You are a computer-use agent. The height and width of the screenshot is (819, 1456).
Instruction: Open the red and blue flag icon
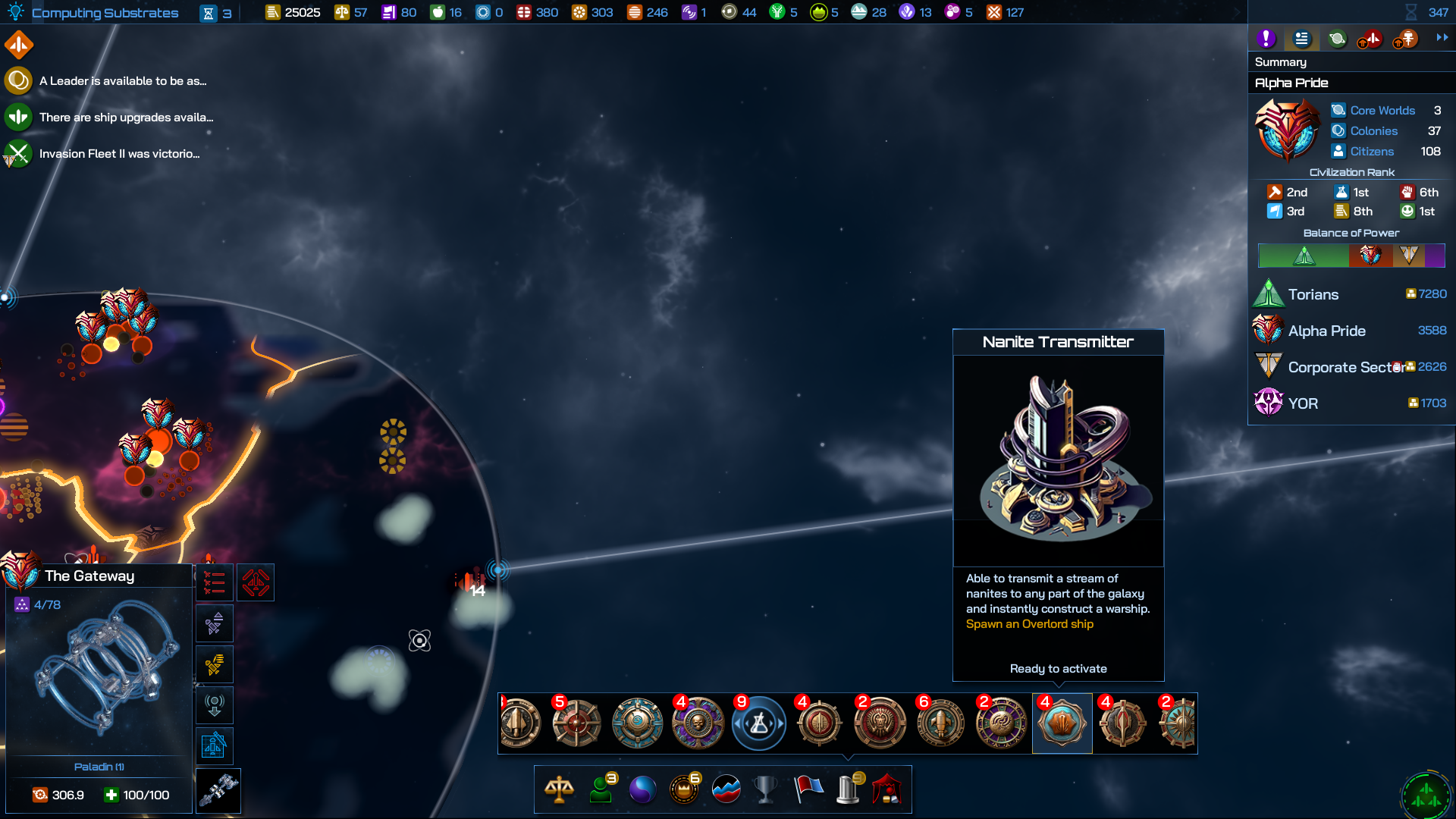(808, 789)
